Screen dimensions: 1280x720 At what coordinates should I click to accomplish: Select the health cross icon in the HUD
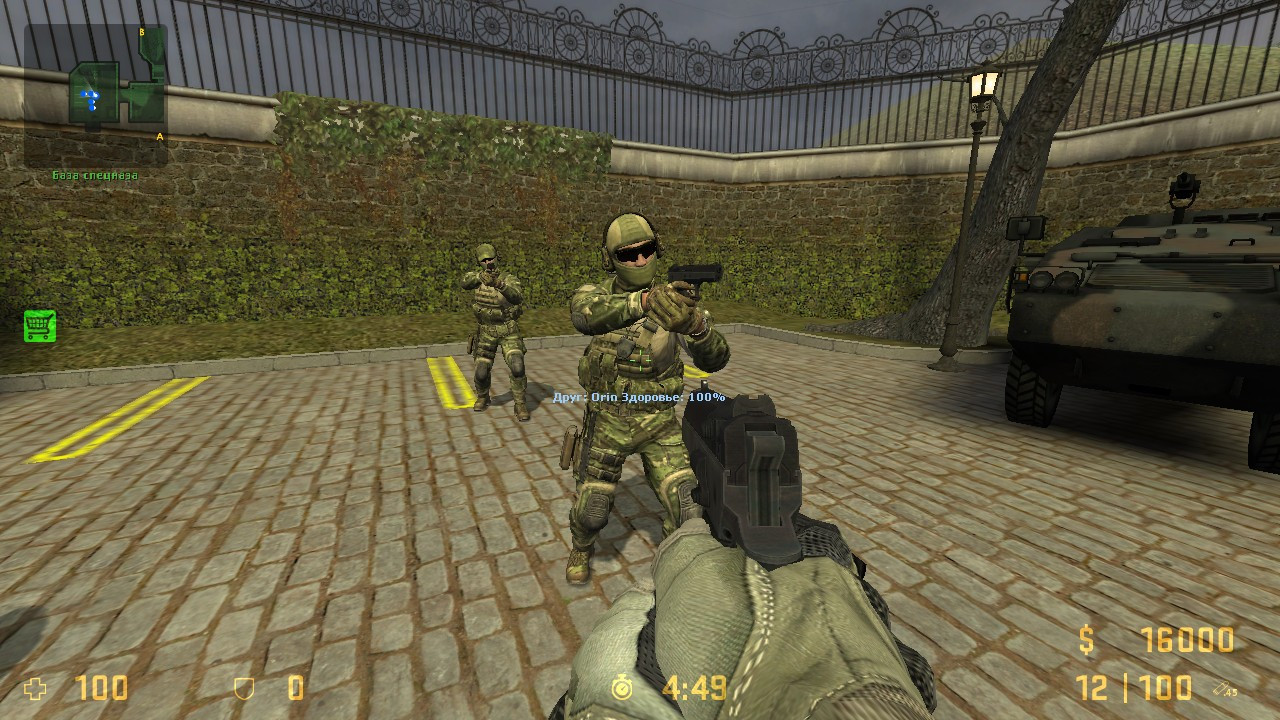pos(33,688)
